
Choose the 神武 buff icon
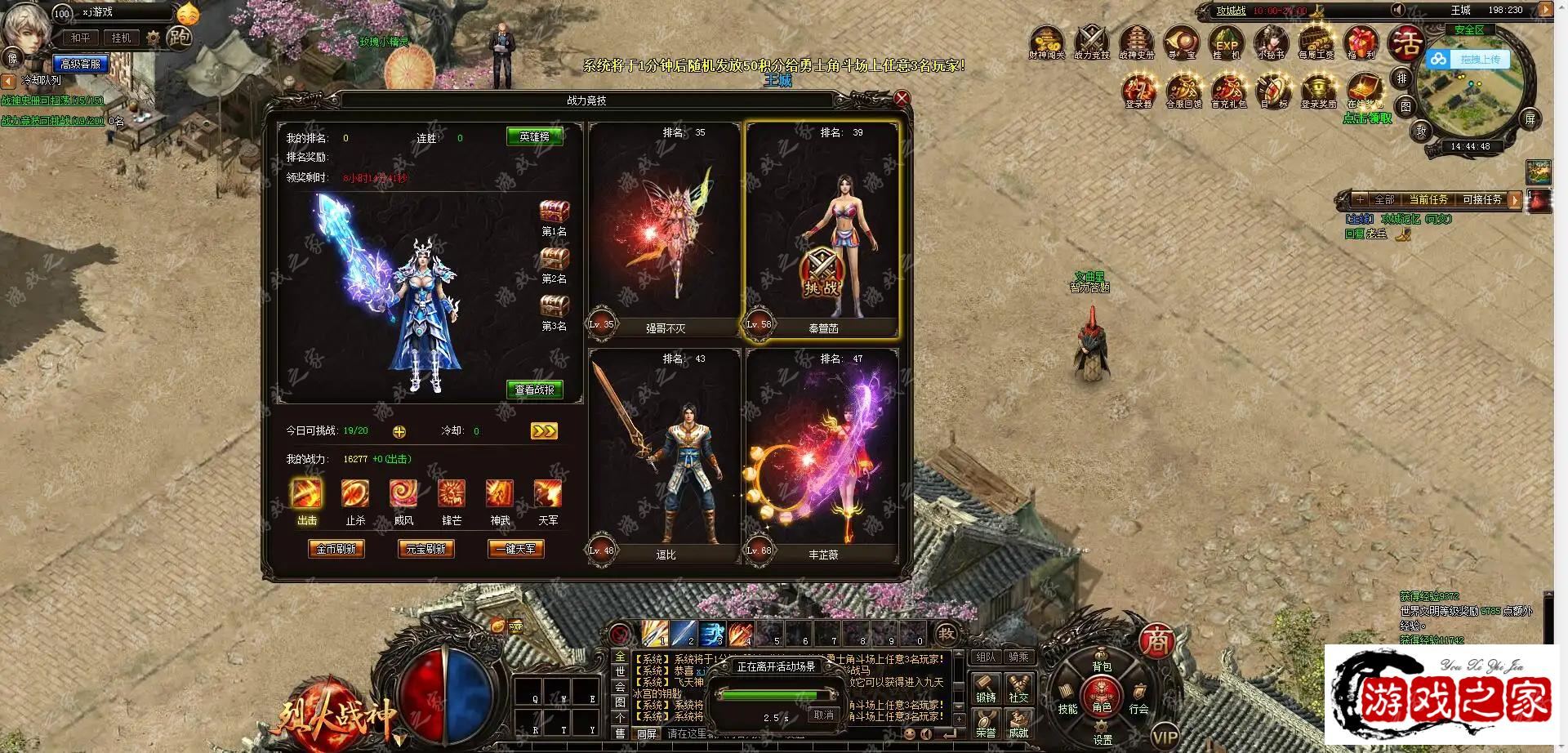[x=500, y=494]
